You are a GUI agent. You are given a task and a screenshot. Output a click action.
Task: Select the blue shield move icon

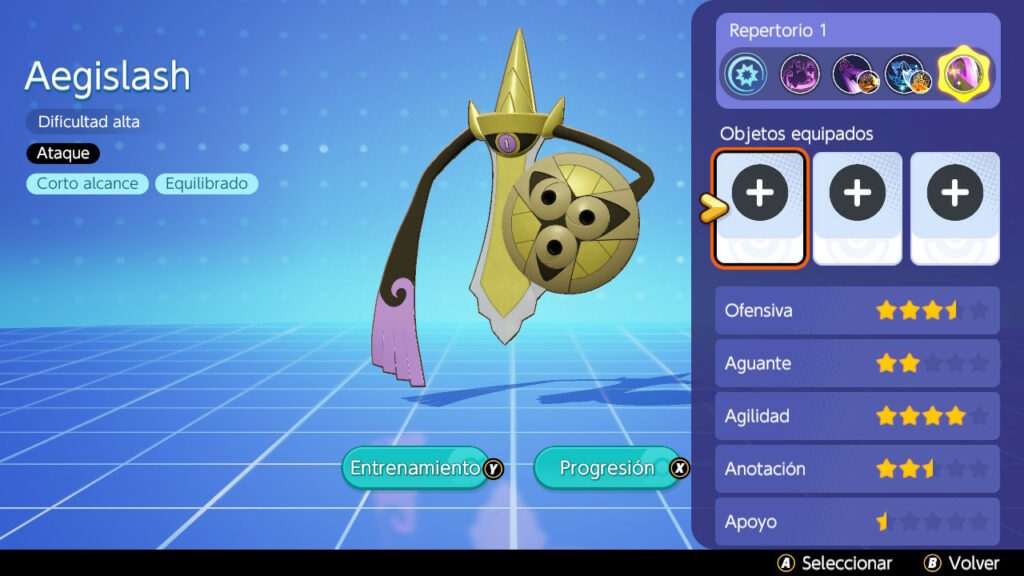(908, 75)
